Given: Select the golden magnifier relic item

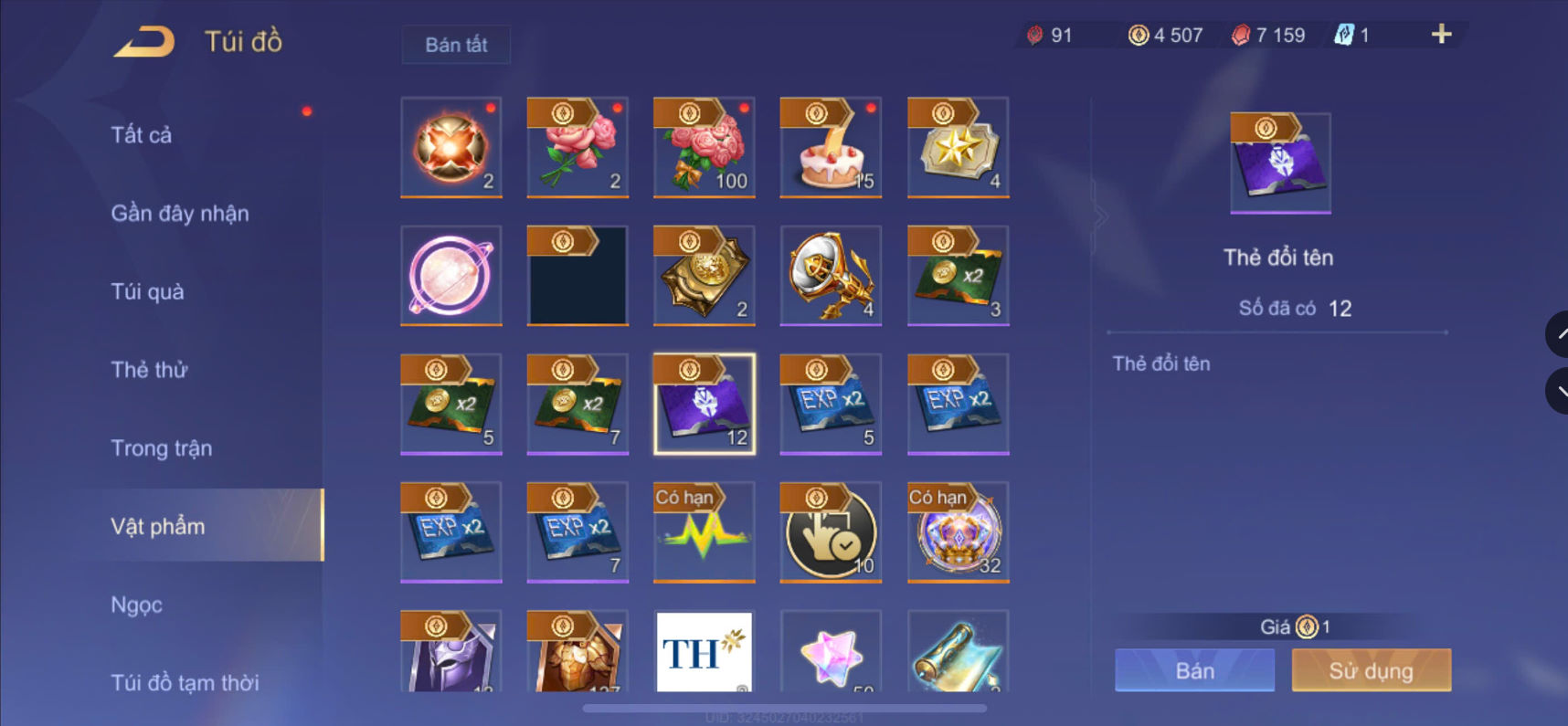Looking at the screenshot, I should tap(830, 276).
